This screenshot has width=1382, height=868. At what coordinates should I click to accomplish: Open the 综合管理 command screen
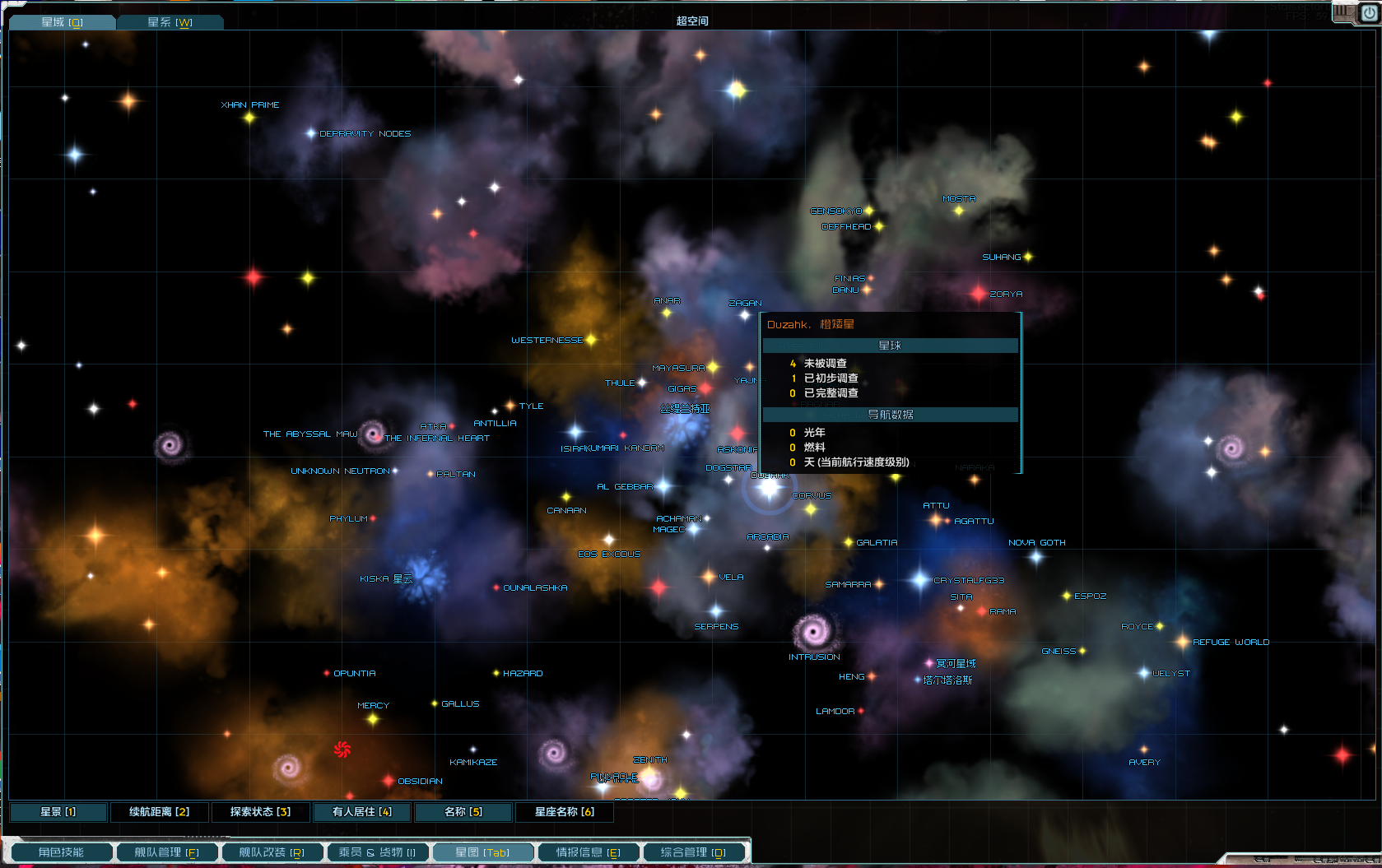(x=693, y=852)
